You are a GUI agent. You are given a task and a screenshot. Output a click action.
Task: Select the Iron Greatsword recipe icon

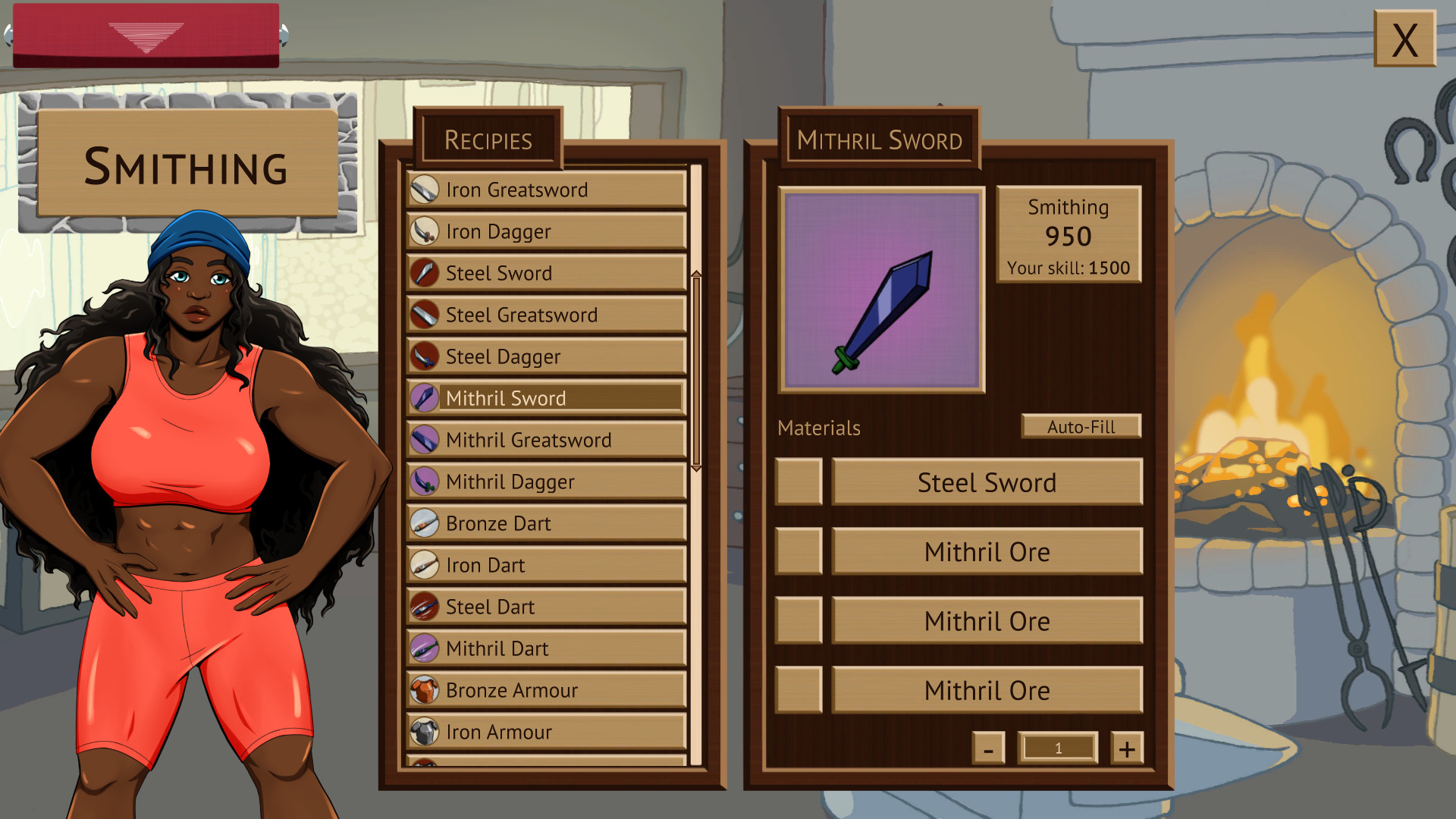(x=425, y=190)
